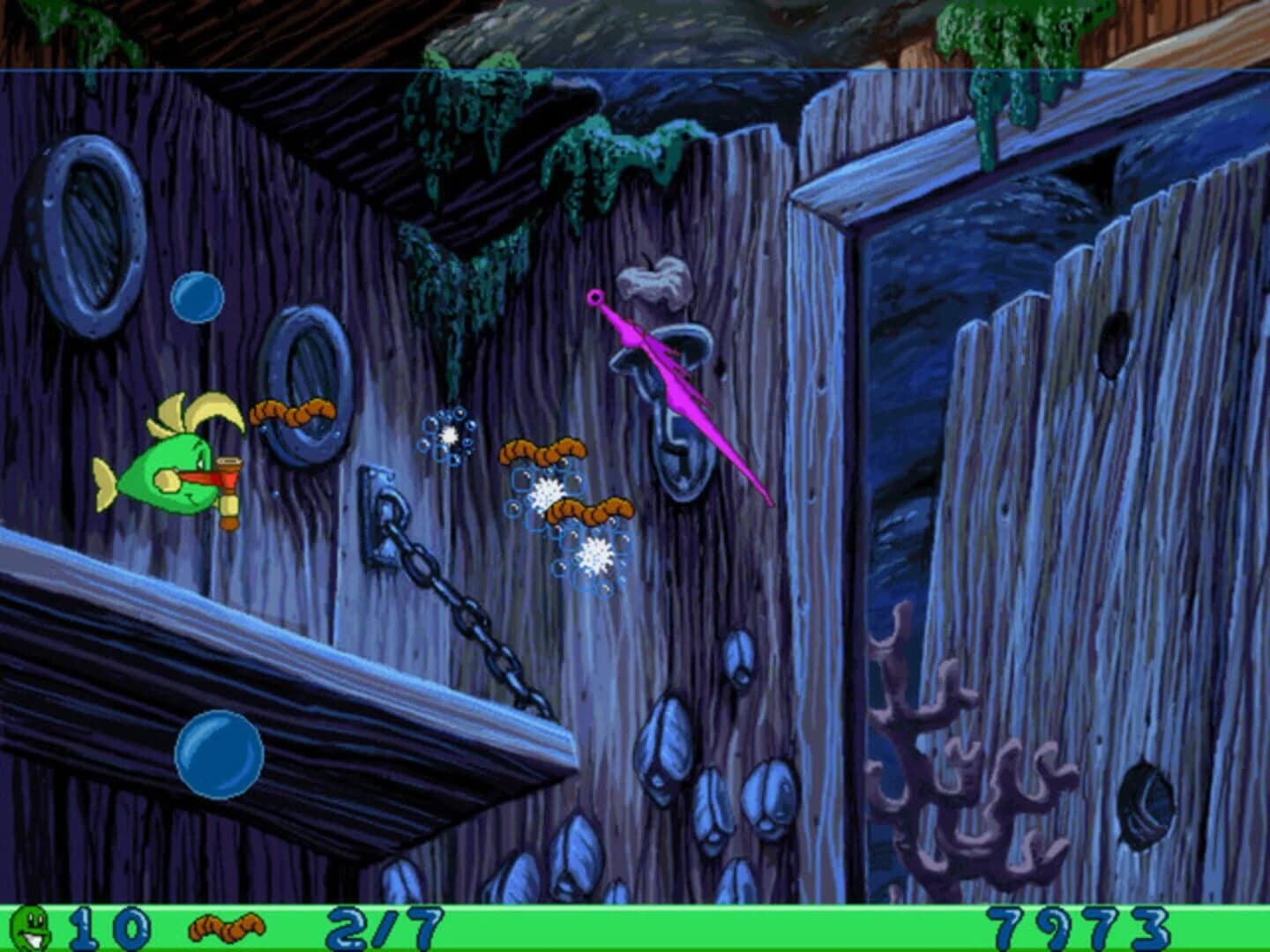1270x952 pixels.
Task: Click the lowest snowflake bubble below the third worm
Action: 593,554
